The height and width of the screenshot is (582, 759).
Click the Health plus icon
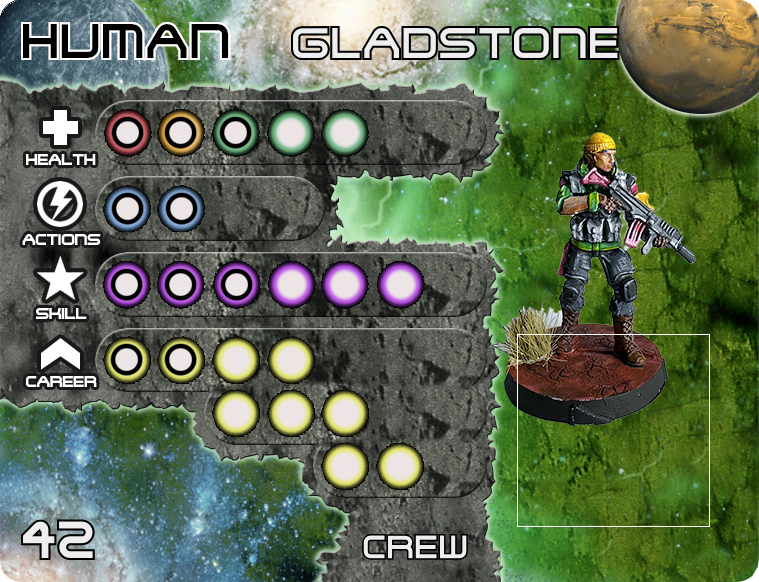(x=61, y=129)
